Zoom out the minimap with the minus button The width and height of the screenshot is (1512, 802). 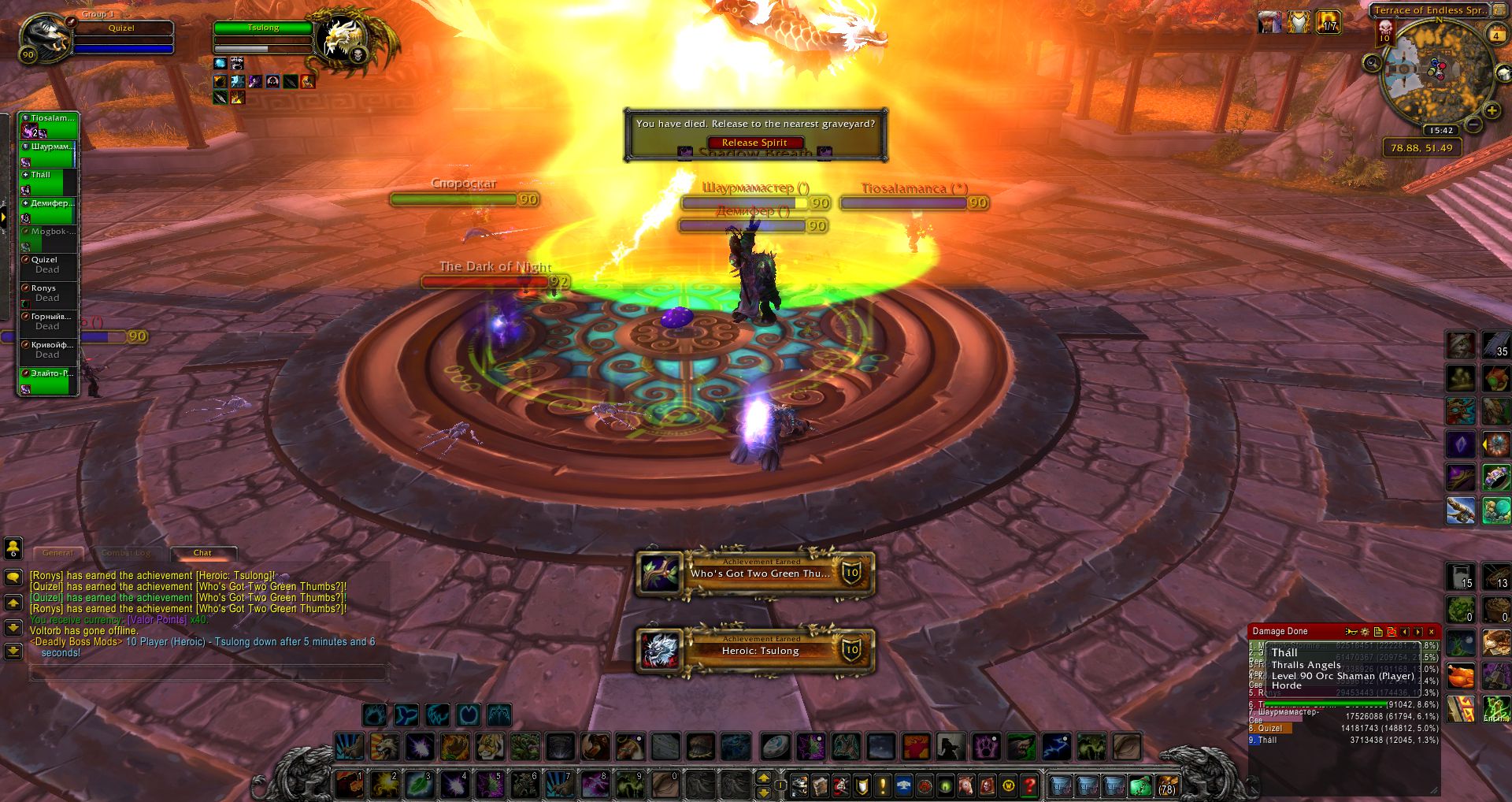click(1474, 124)
